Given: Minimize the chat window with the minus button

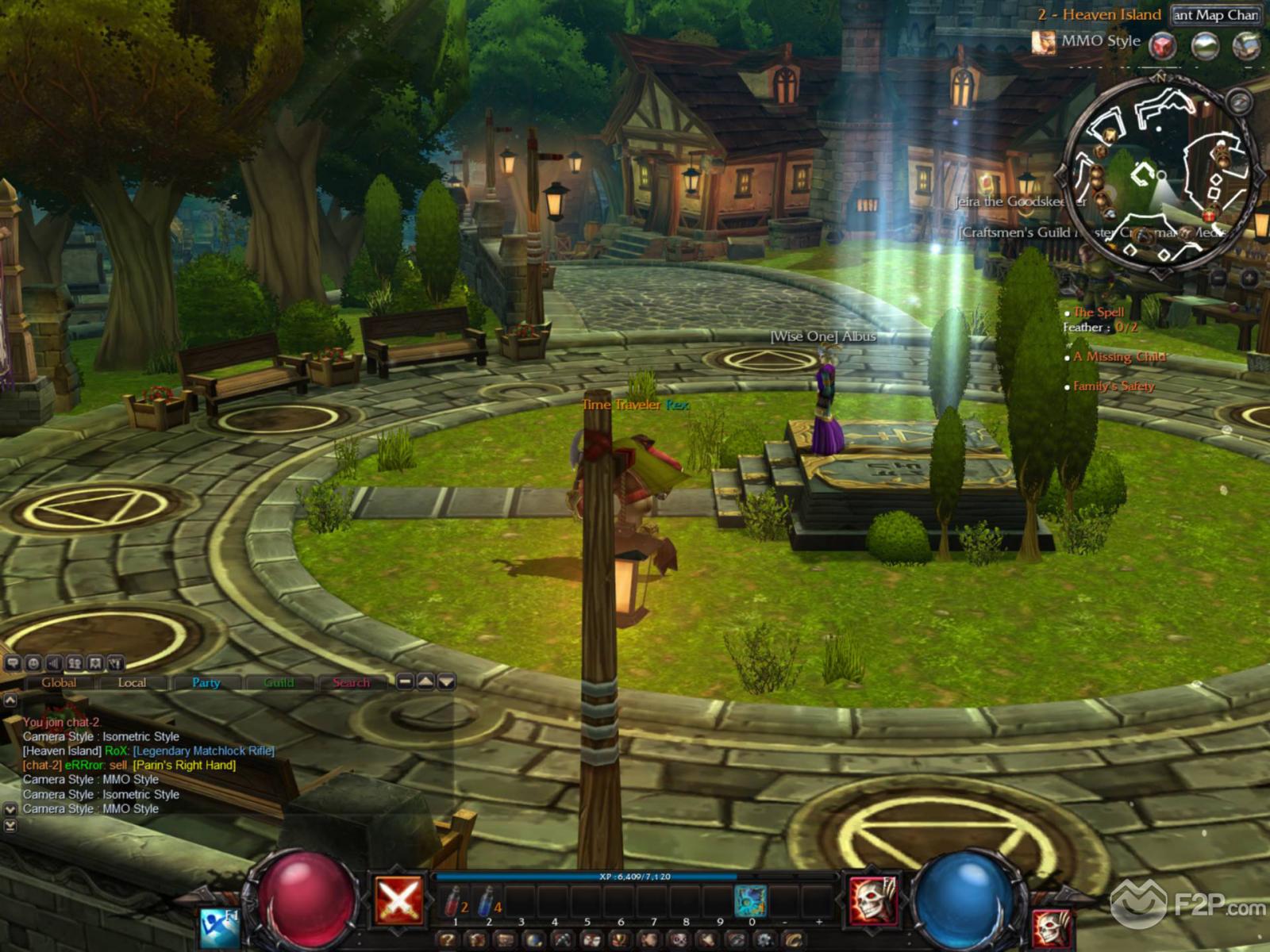Looking at the screenshot, I should (x=405, y=681).
